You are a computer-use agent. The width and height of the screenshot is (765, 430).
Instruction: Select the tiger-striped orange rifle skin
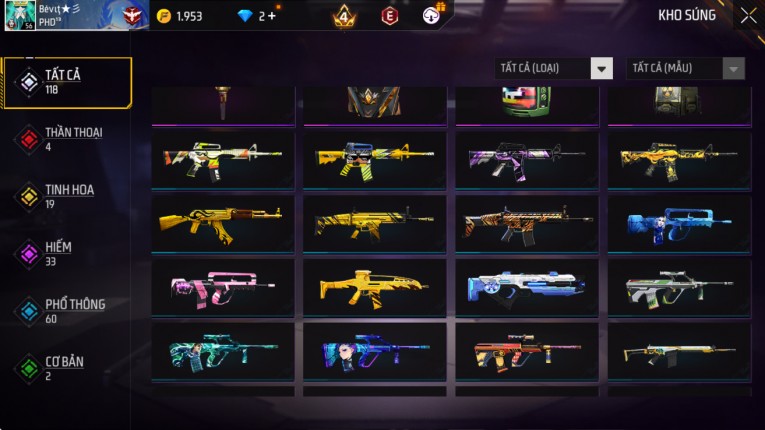pos(527,223)
